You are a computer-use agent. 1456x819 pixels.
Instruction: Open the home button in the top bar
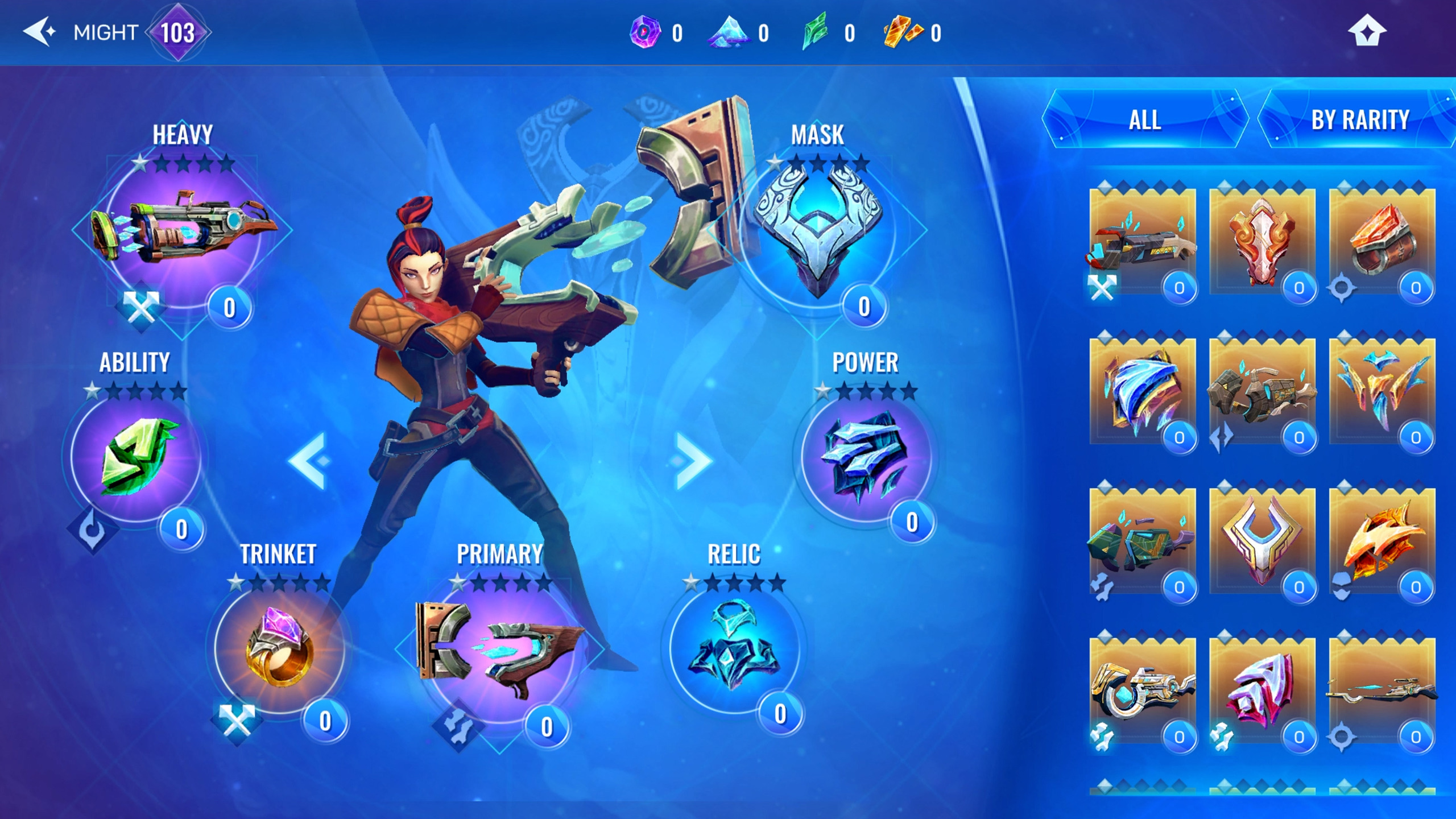[x=1367, y=32]
